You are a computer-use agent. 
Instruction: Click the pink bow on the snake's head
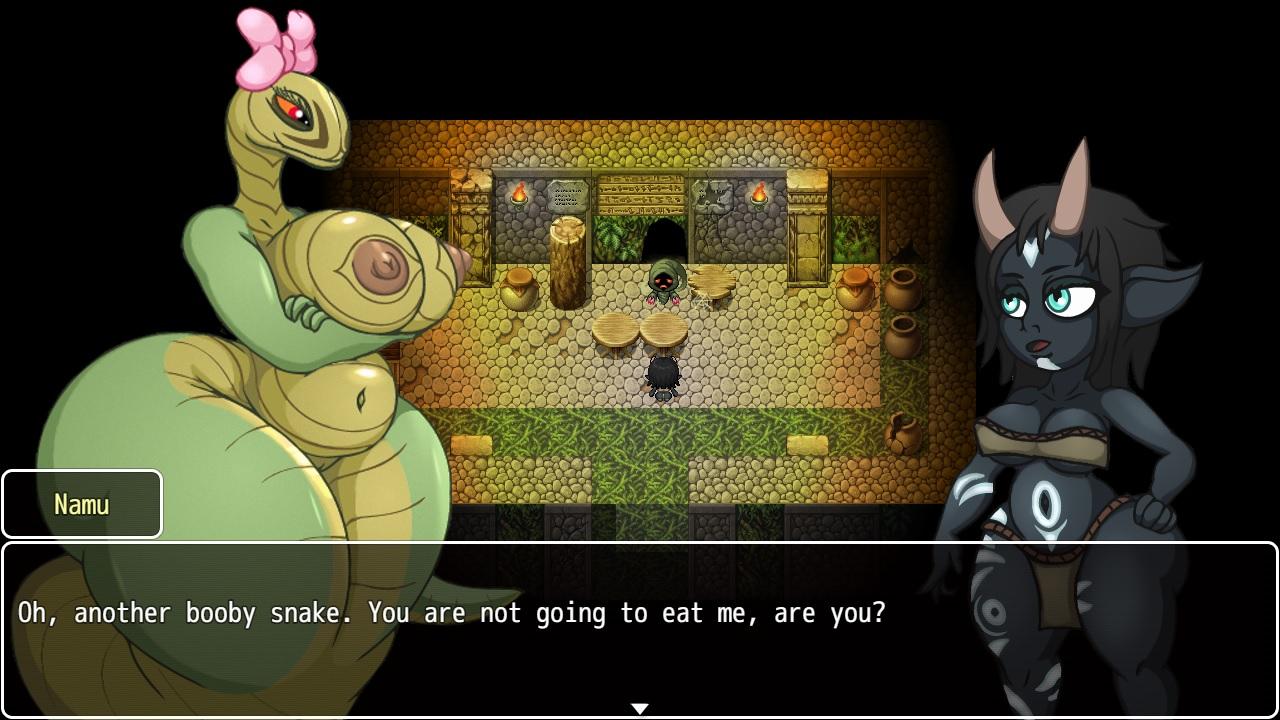(x=280, y=45)
